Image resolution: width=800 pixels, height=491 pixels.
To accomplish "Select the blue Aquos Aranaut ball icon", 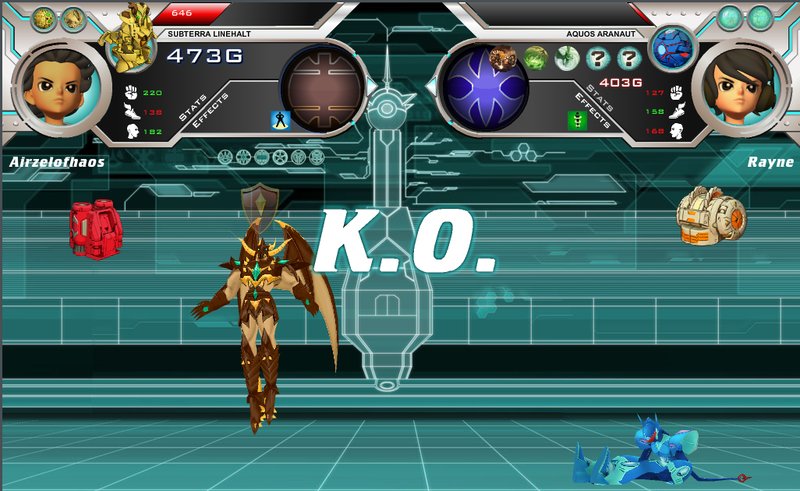I will (672, 47).
